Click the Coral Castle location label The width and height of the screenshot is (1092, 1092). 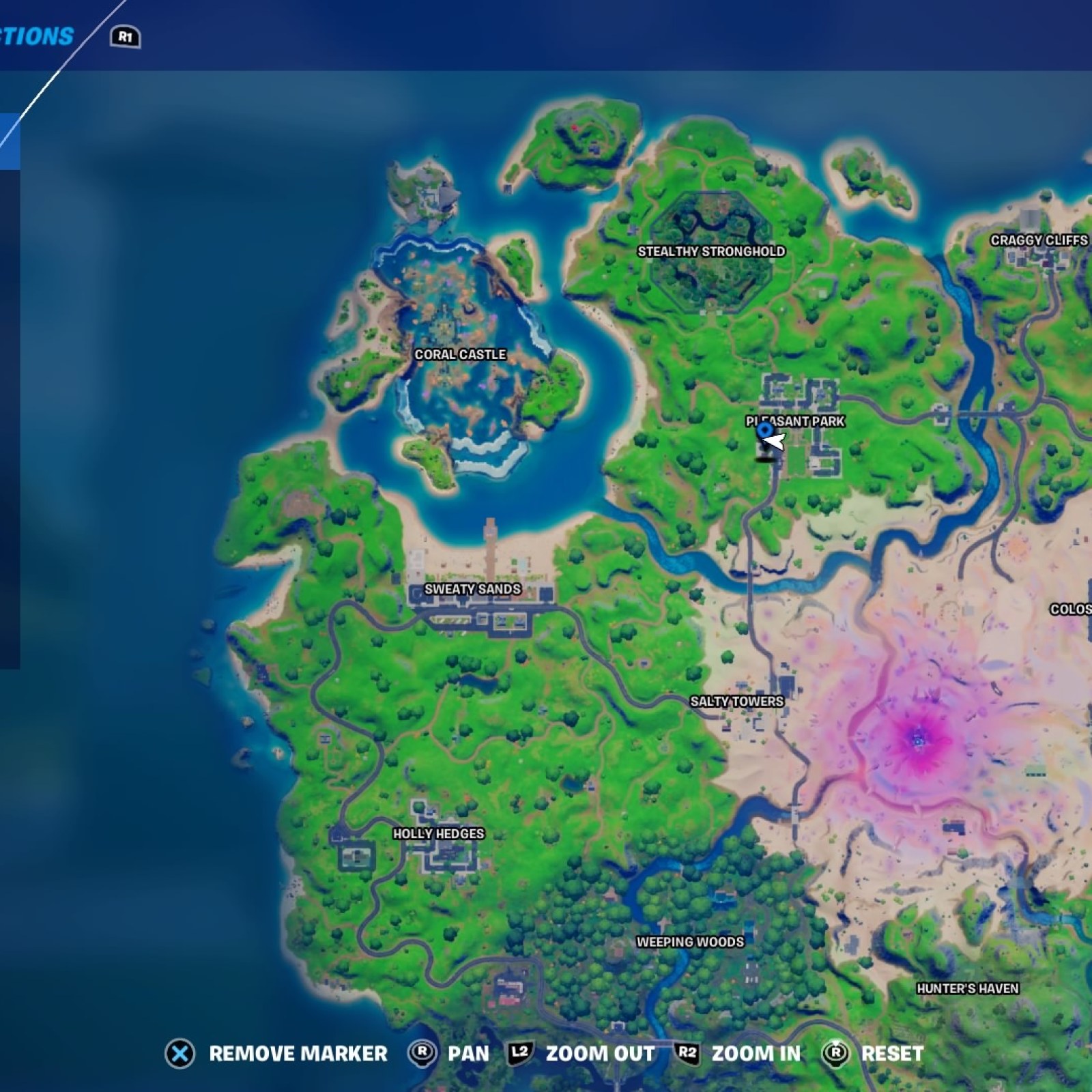pyautogui.click(x=461, y=354)
